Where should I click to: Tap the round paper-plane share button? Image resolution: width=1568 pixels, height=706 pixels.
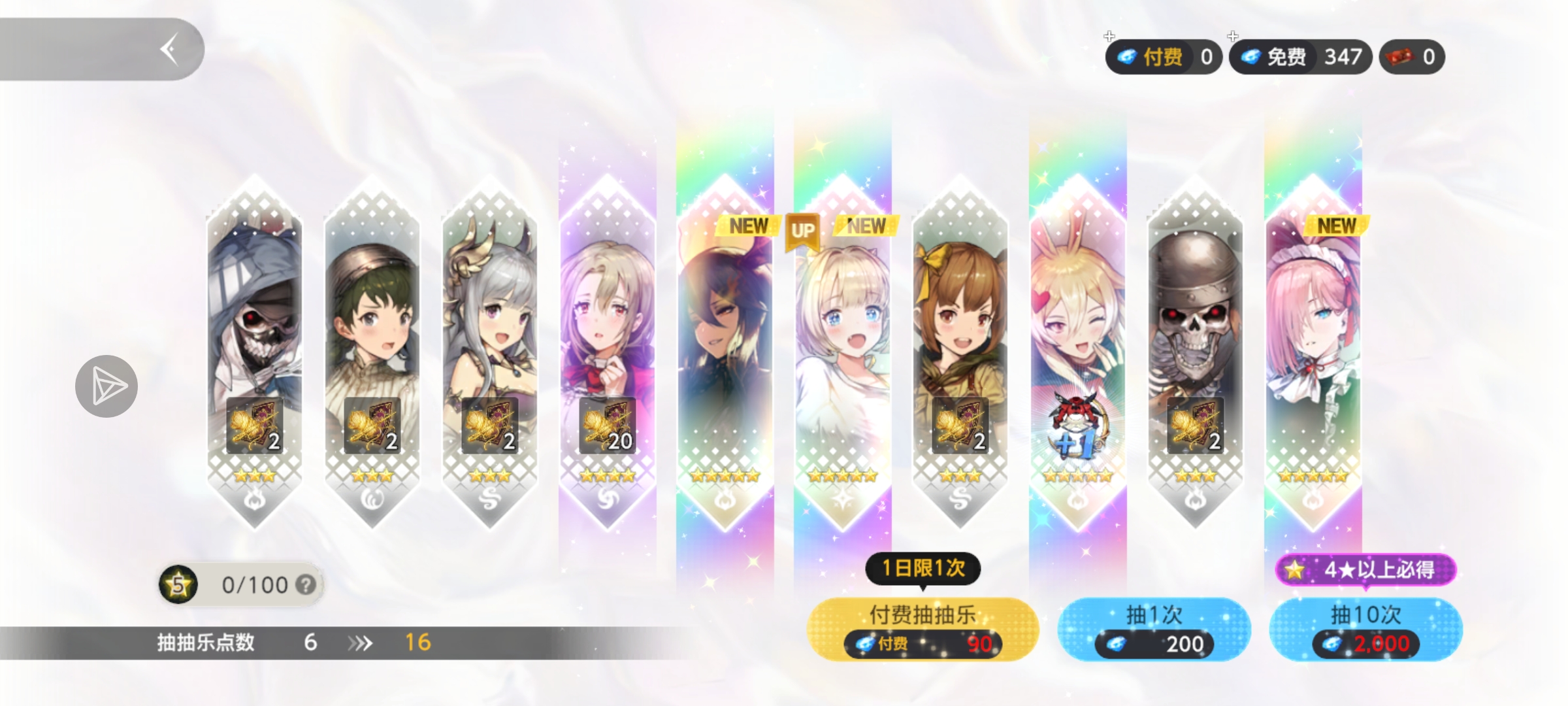point(106,386)
